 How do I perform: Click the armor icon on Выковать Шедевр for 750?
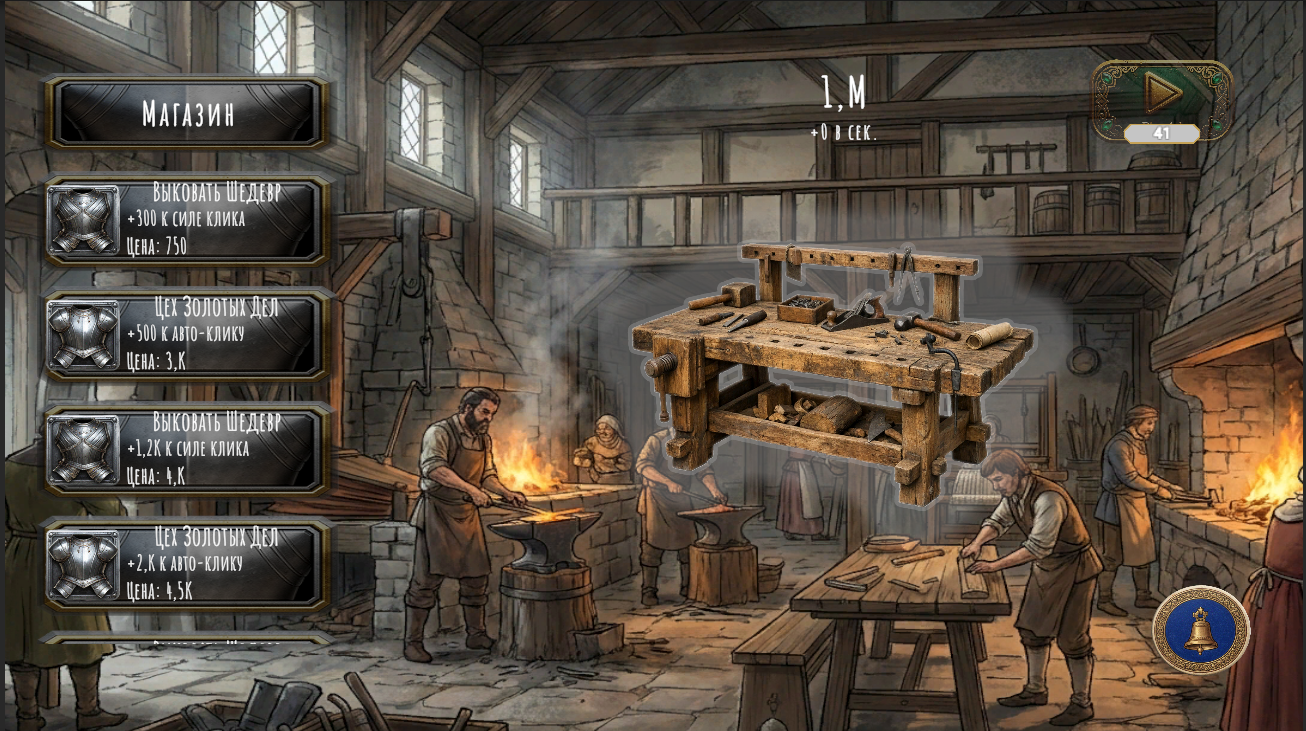tap(85, 218)
